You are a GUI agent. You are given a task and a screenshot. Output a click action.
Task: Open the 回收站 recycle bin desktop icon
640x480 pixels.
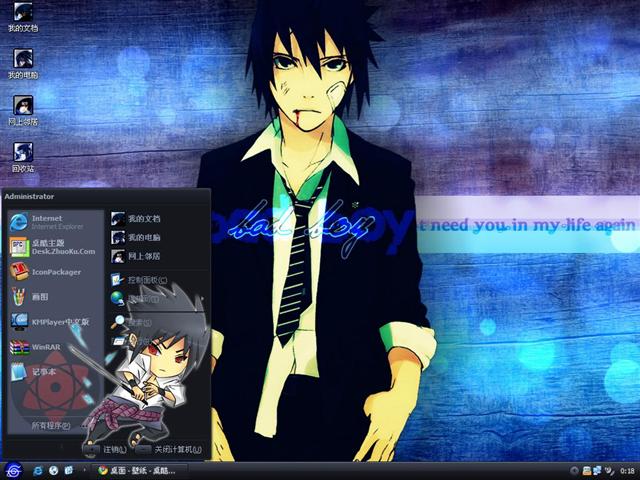(x=23, y=155)
